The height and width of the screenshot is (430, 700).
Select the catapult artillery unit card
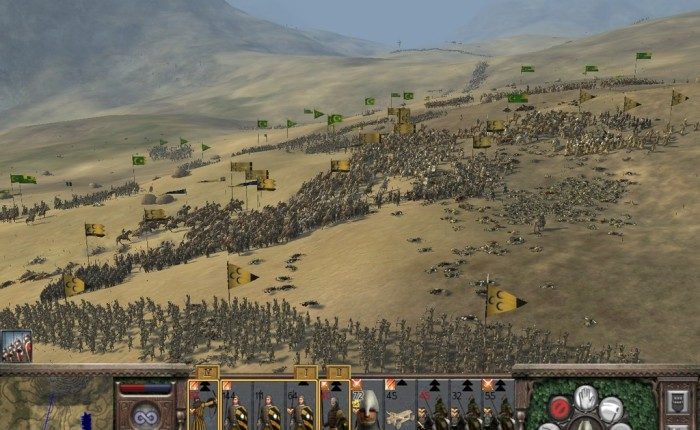point(400,408)
